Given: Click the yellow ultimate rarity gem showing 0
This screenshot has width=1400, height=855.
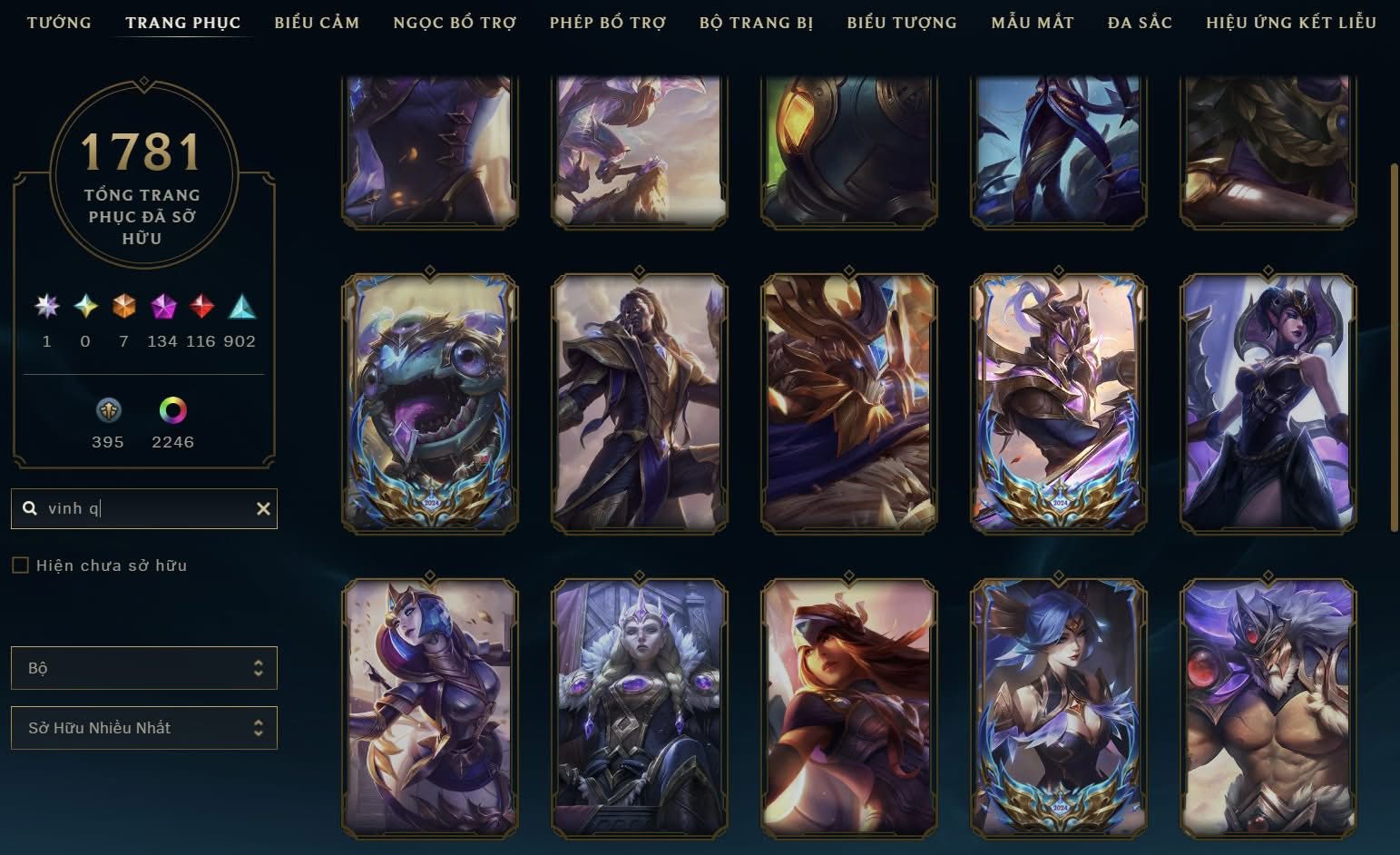Looking at the screenshot, I should (84, 306).
